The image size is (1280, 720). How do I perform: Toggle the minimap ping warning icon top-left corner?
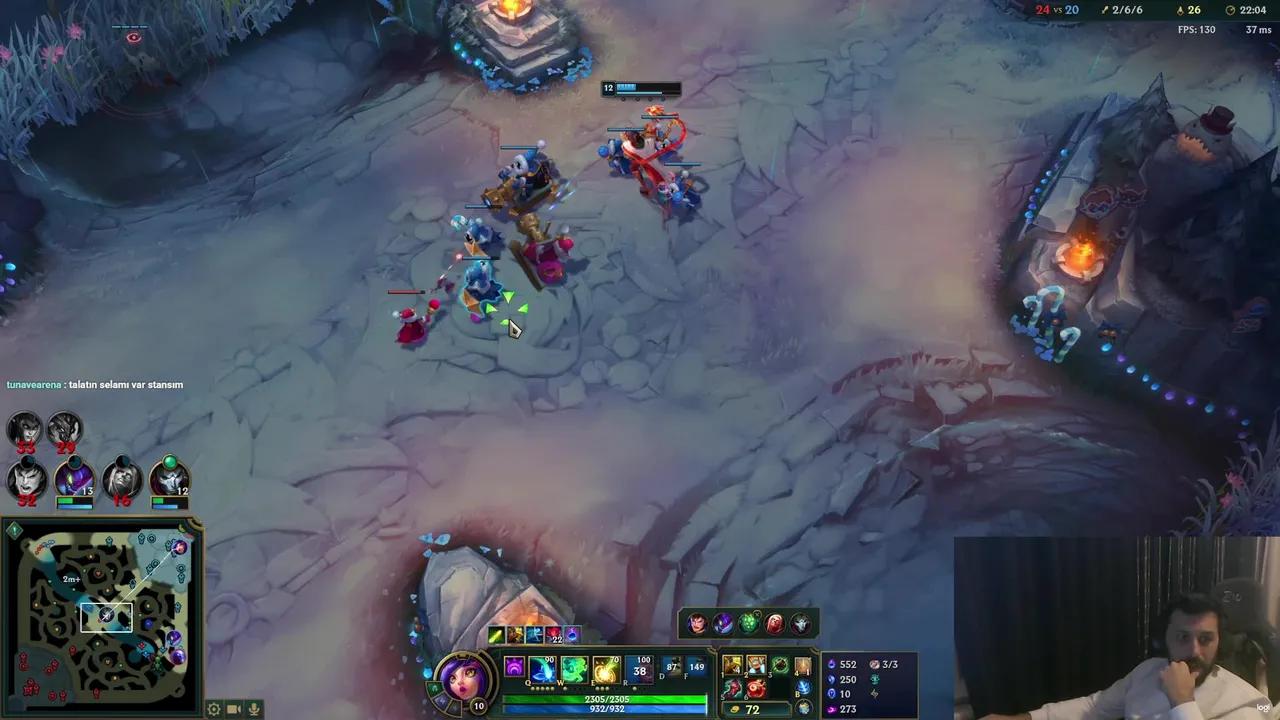14,530
